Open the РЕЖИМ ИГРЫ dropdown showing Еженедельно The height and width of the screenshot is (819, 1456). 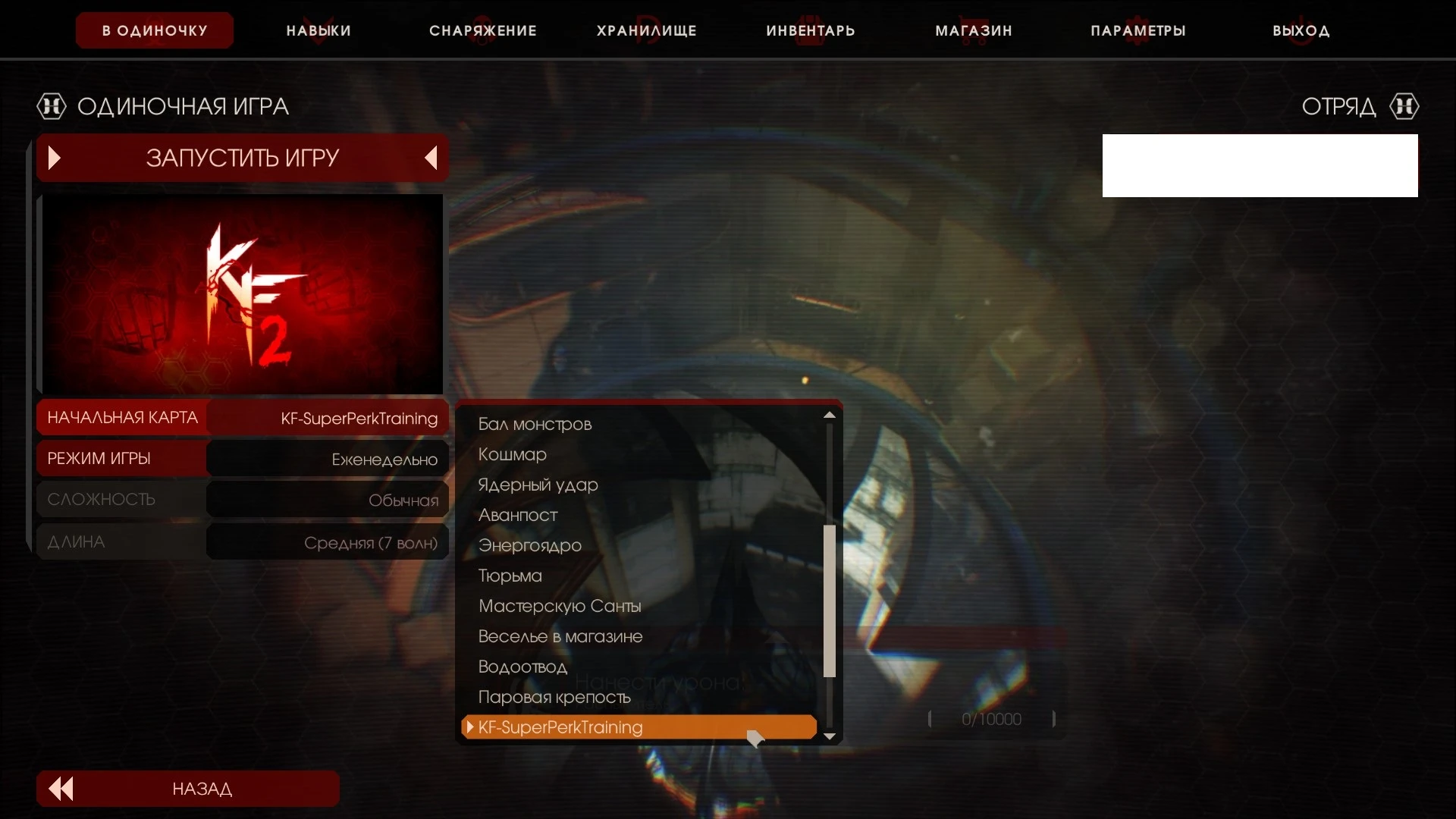(326, 458)
